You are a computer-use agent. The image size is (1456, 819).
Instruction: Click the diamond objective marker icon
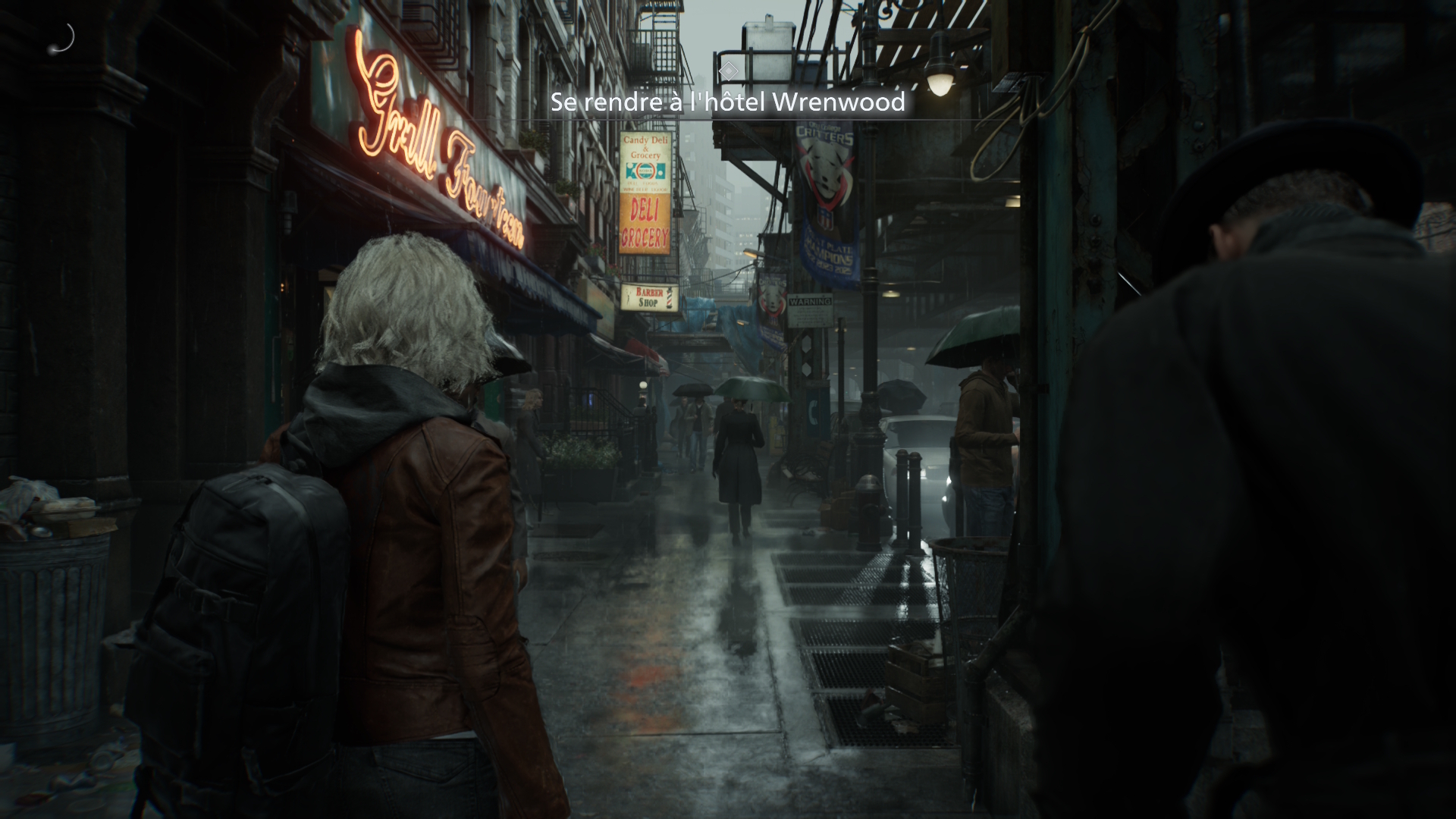point(728,71)
